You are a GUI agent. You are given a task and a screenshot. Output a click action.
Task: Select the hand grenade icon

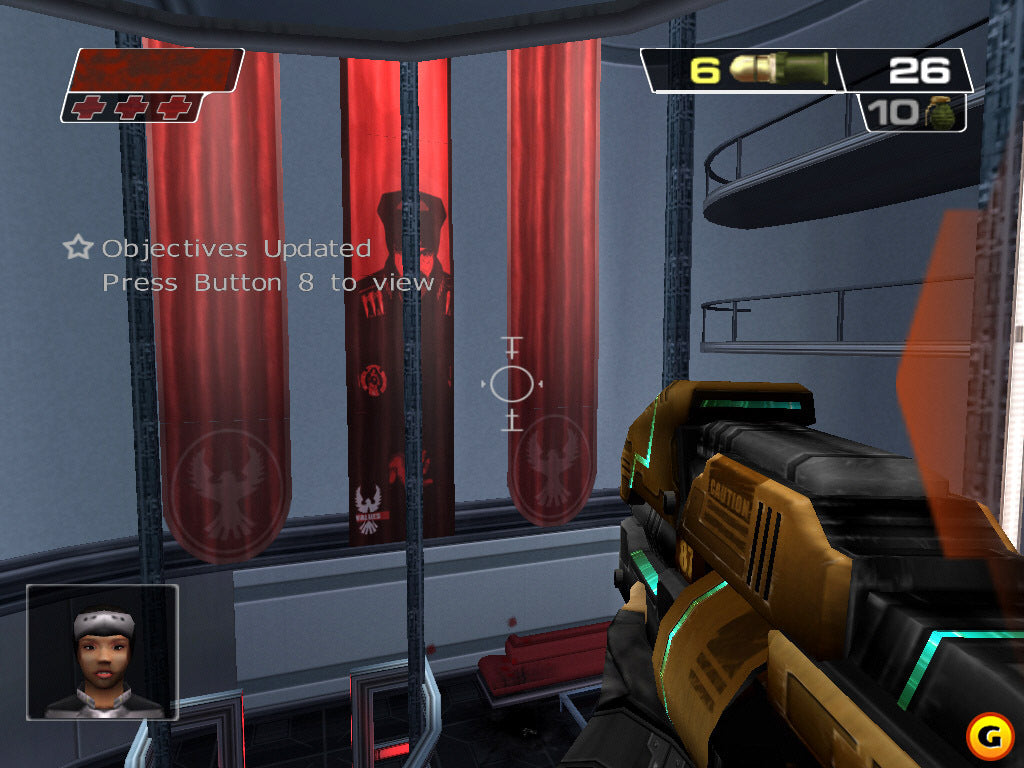pos(942,113)
